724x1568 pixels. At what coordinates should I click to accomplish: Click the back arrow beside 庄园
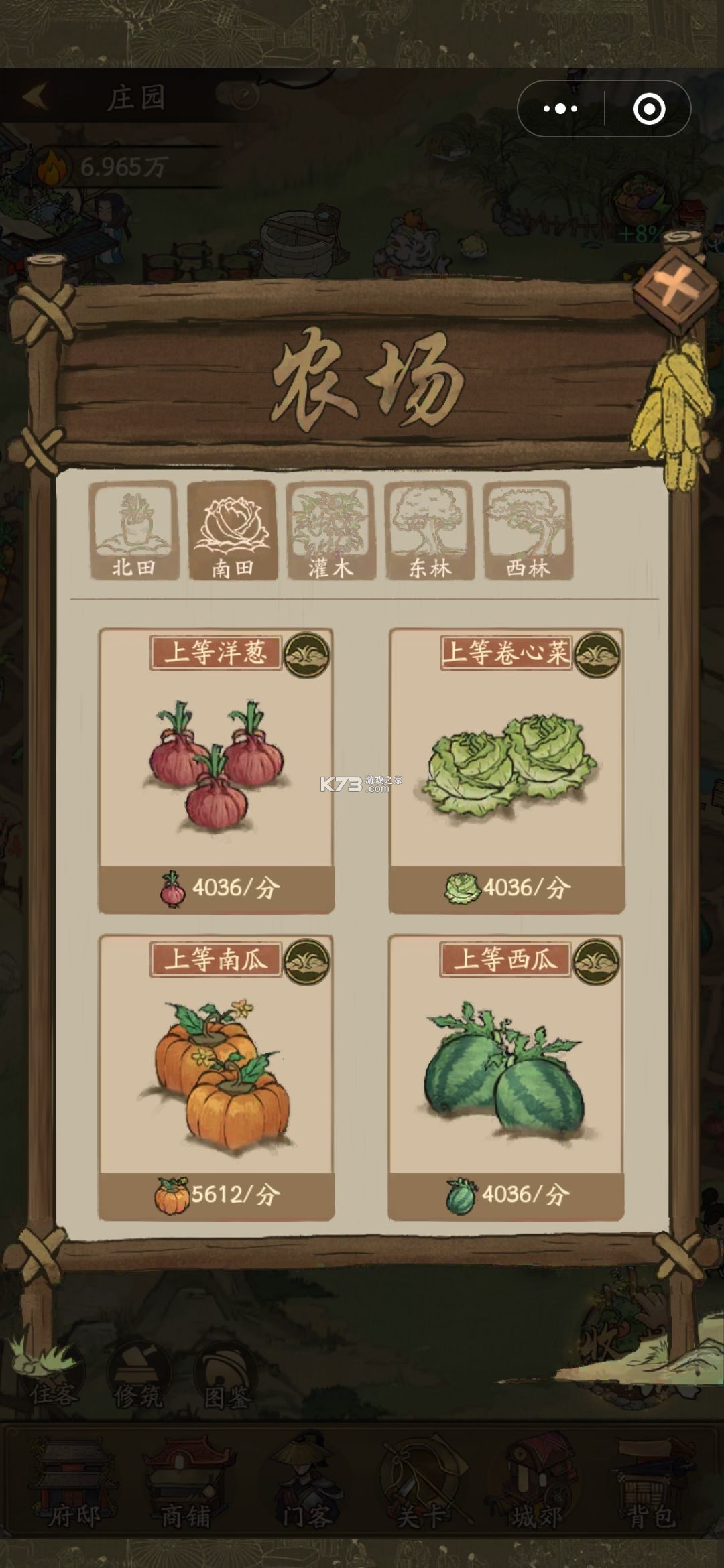(x=35, y=97)
